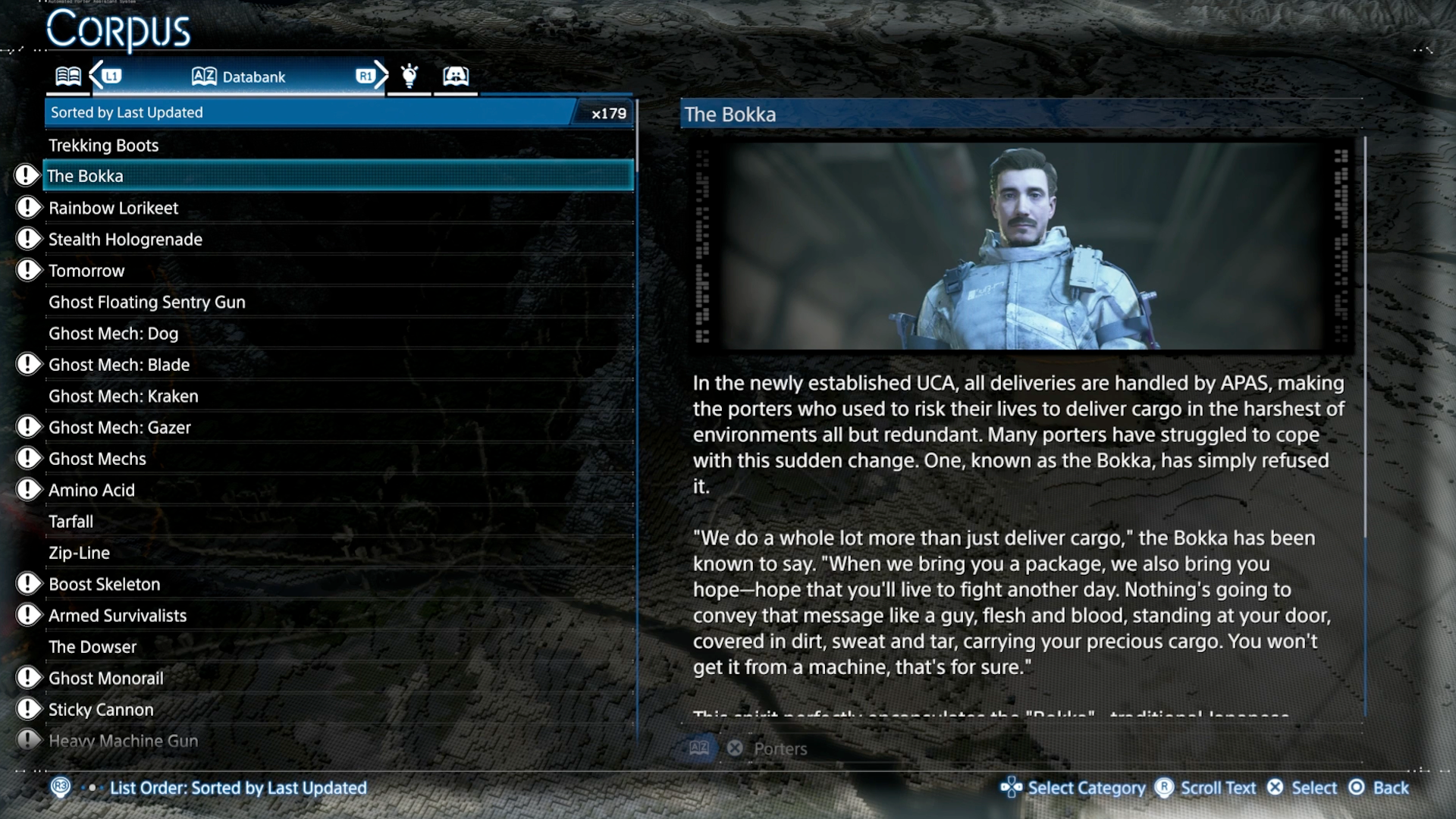The width and height of the screenshot is (1456, 819).
Task: Select the Armed Survivalists entry
Action: (118, 616)
